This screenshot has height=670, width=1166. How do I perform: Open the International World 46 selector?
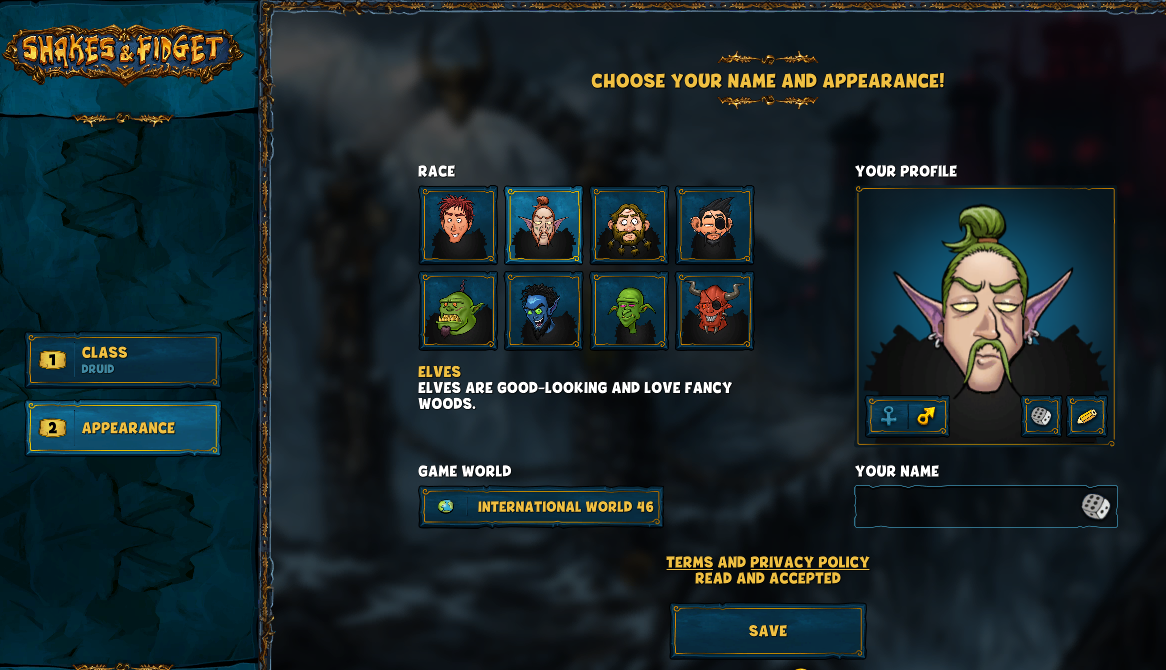pyautogui.click(x=541, y=507)
